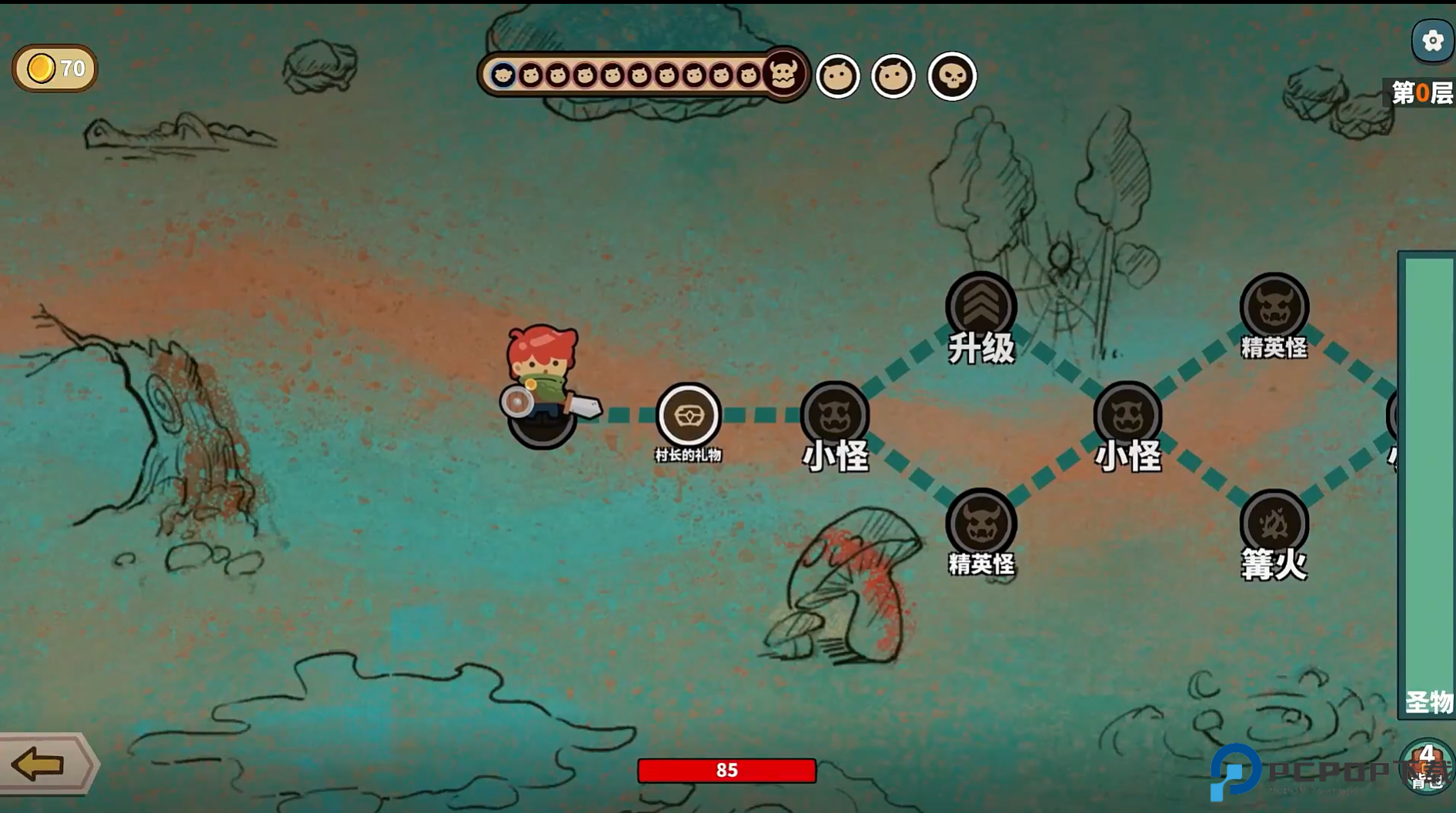The image size is (1456, 813).
Task: Select the 升级 upgrade node
Action: [x=980, y=306]
